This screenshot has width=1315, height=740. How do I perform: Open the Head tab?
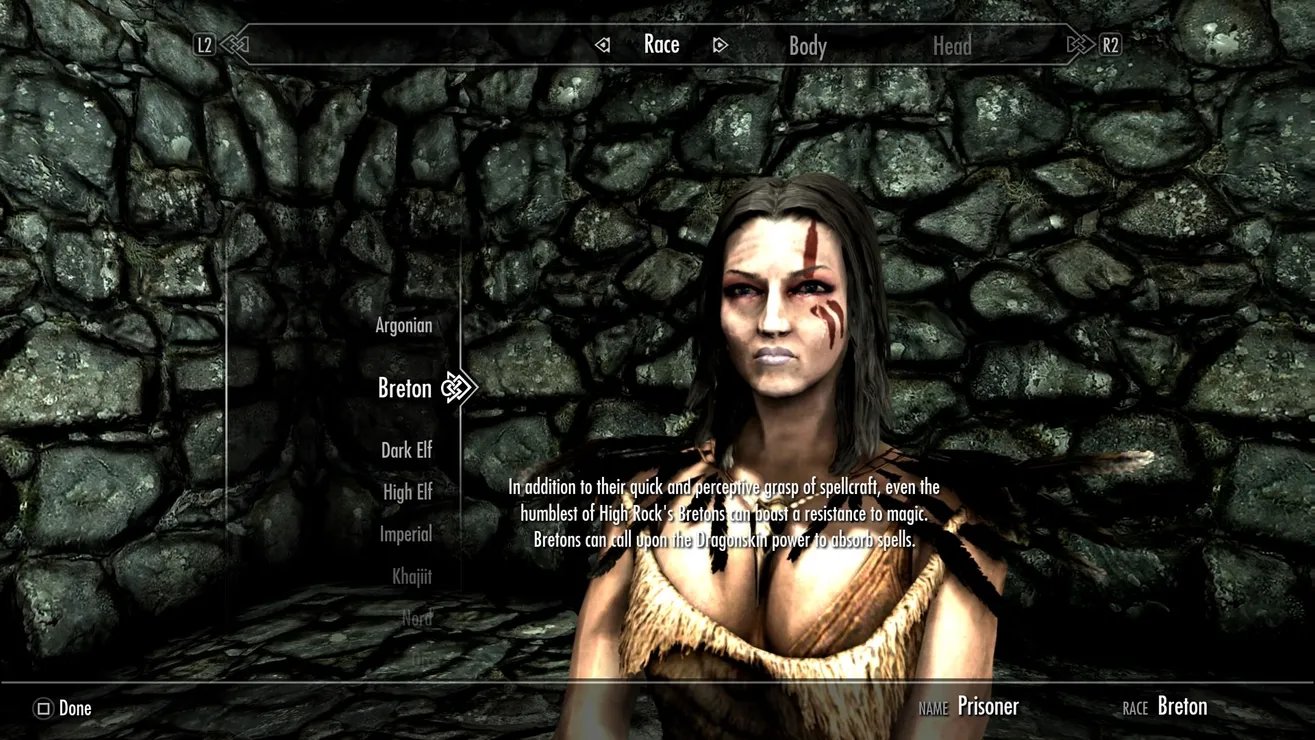coord(951,46)
